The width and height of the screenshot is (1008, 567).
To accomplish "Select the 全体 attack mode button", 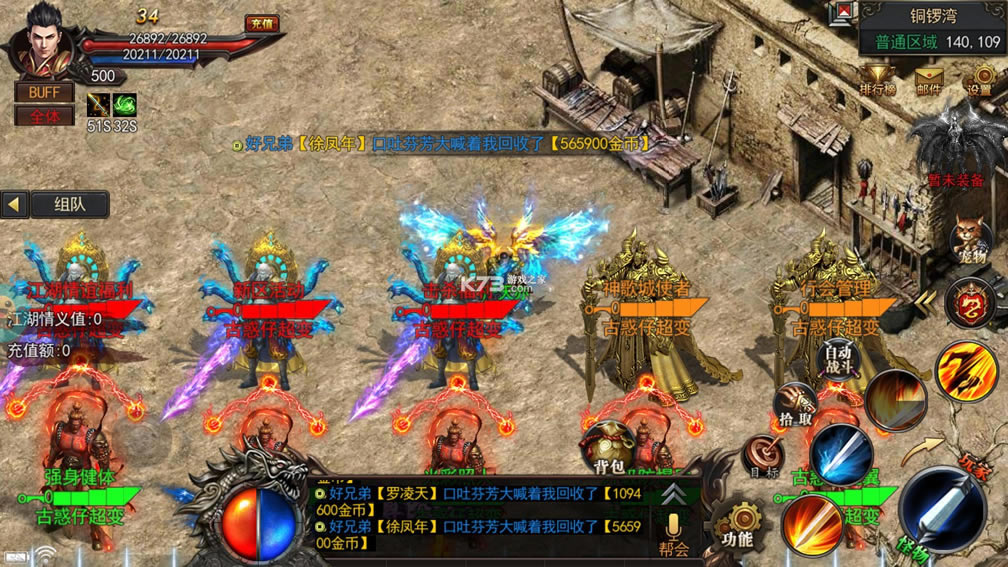I will 44,115.
